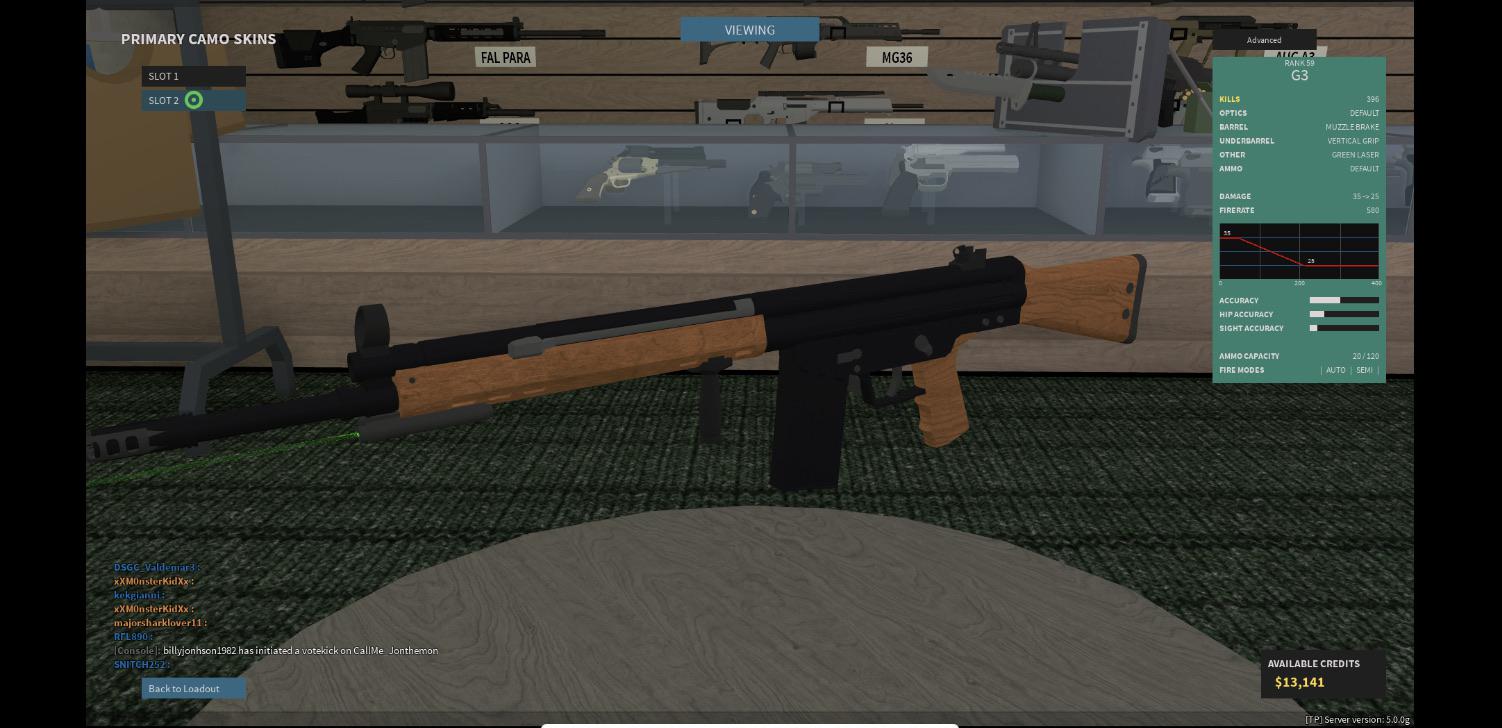Viewport: 1502px width, 728px height.
Task: Select SLOT 1 in the camo skins list
Action: (194, 76)
